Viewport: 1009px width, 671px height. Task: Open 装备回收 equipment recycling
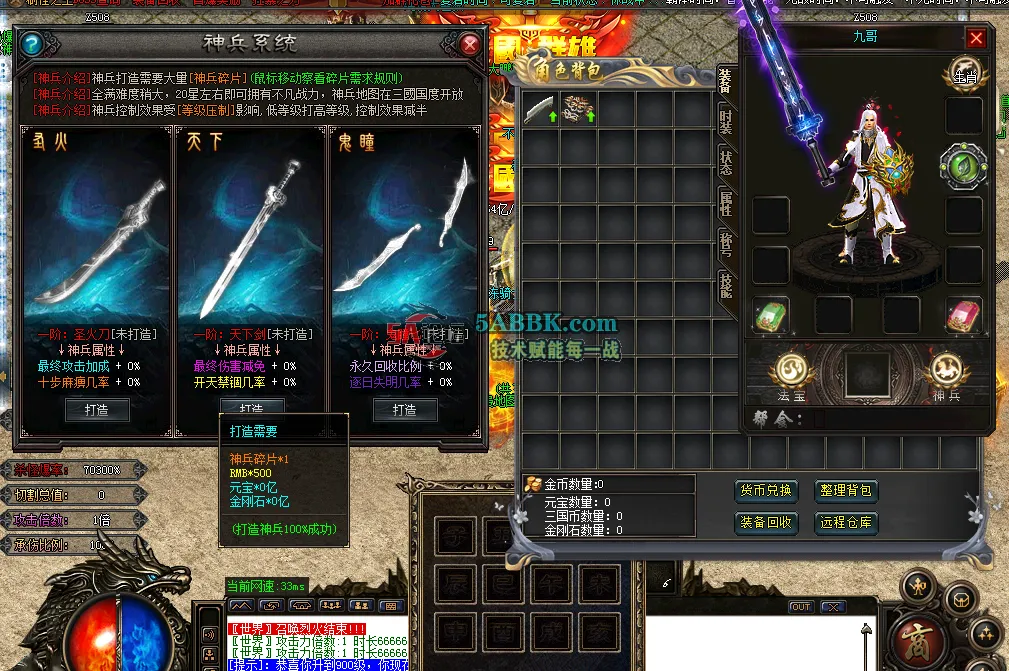[766, 522]
